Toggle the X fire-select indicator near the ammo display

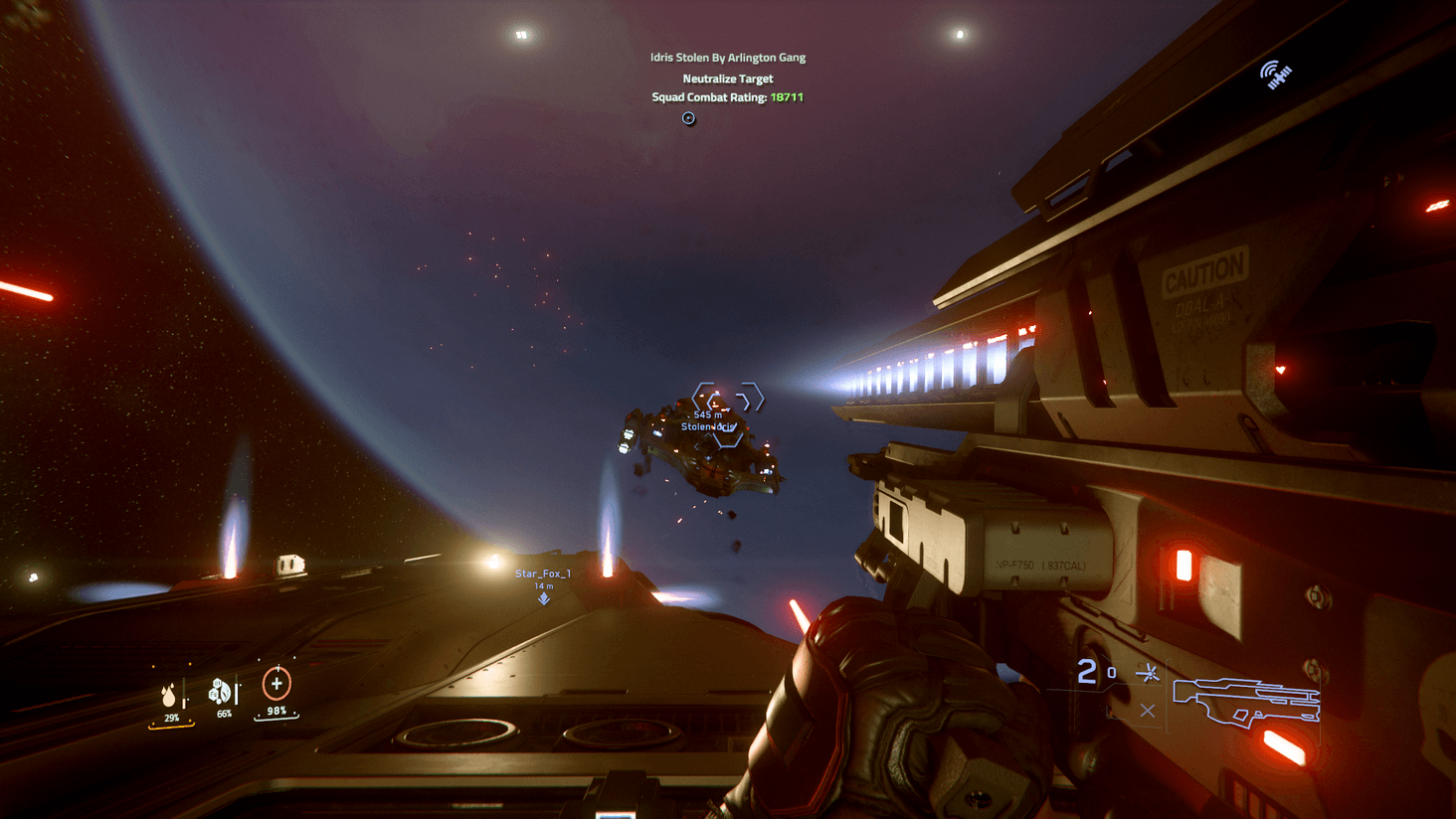(1149, 711)
